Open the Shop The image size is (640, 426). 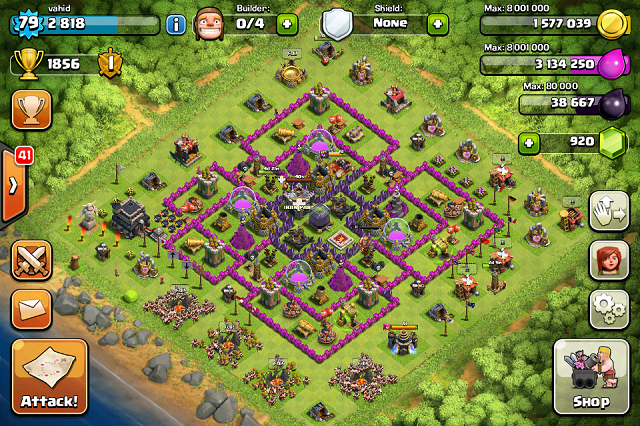[590, 377]
